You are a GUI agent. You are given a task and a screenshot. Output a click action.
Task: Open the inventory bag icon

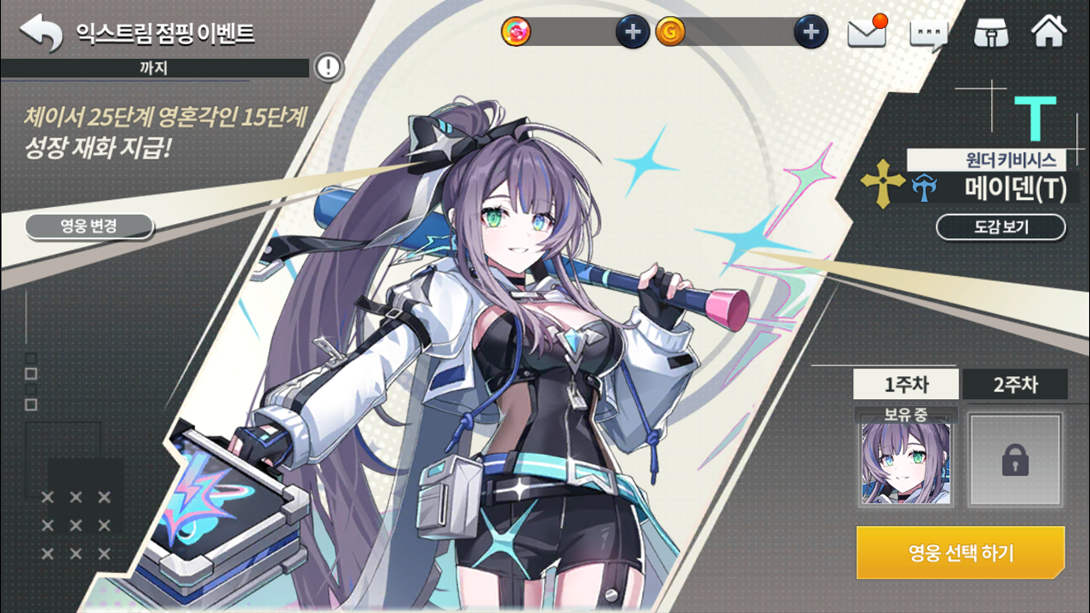990,32
